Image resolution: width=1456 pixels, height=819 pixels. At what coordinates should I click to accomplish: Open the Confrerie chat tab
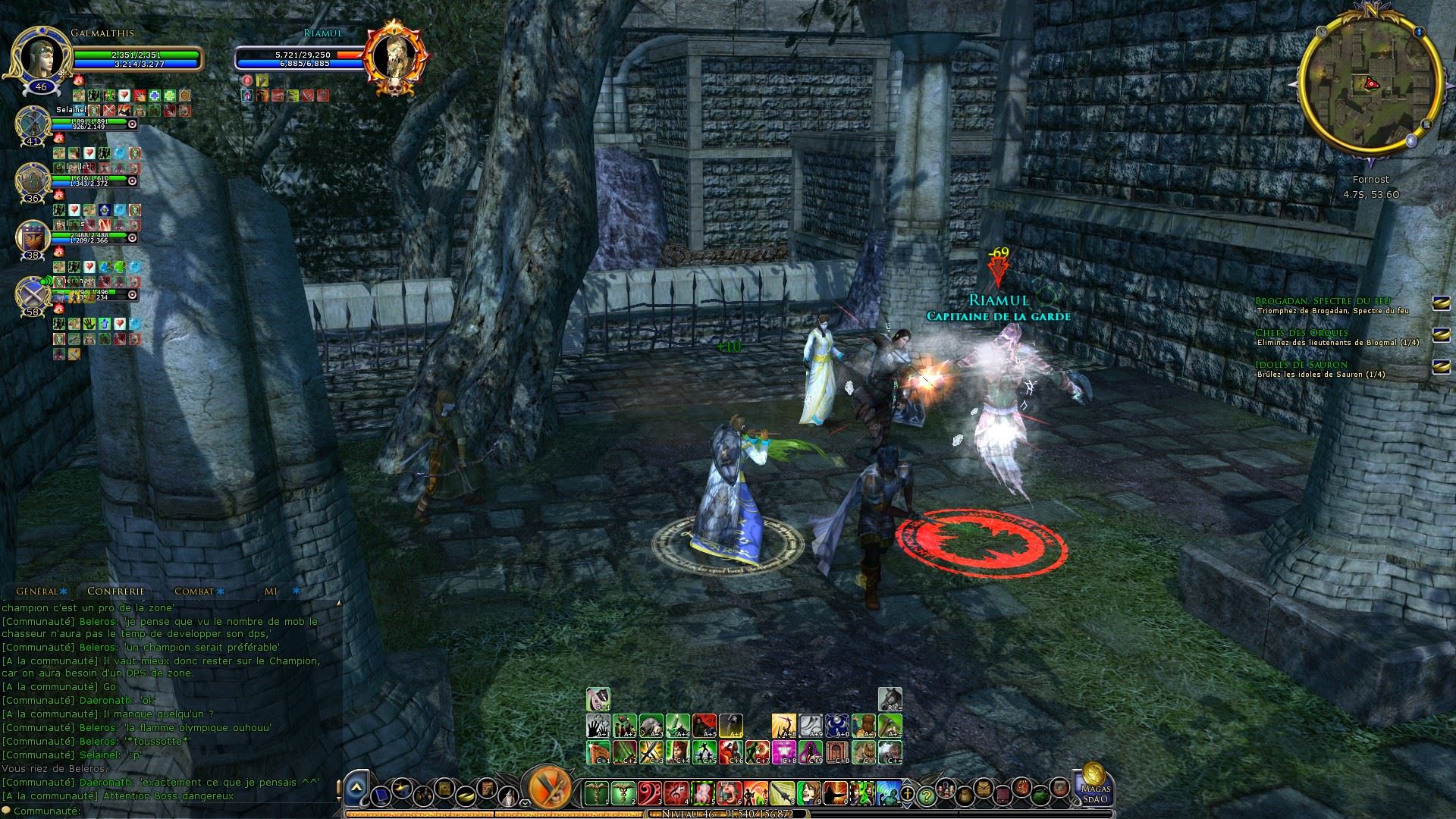(x=115, y=591)
